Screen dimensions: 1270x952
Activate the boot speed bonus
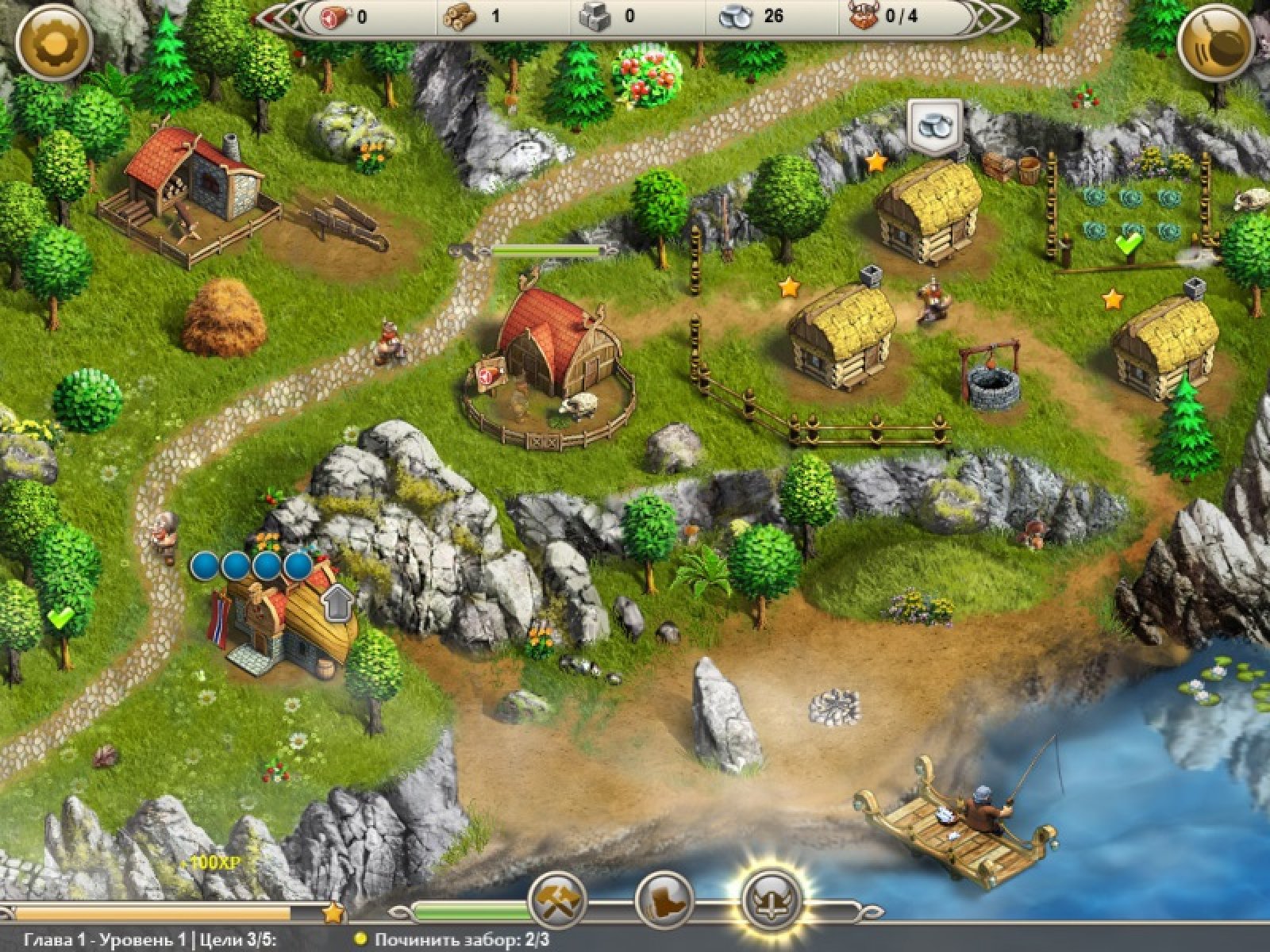(x=665, y=900)
